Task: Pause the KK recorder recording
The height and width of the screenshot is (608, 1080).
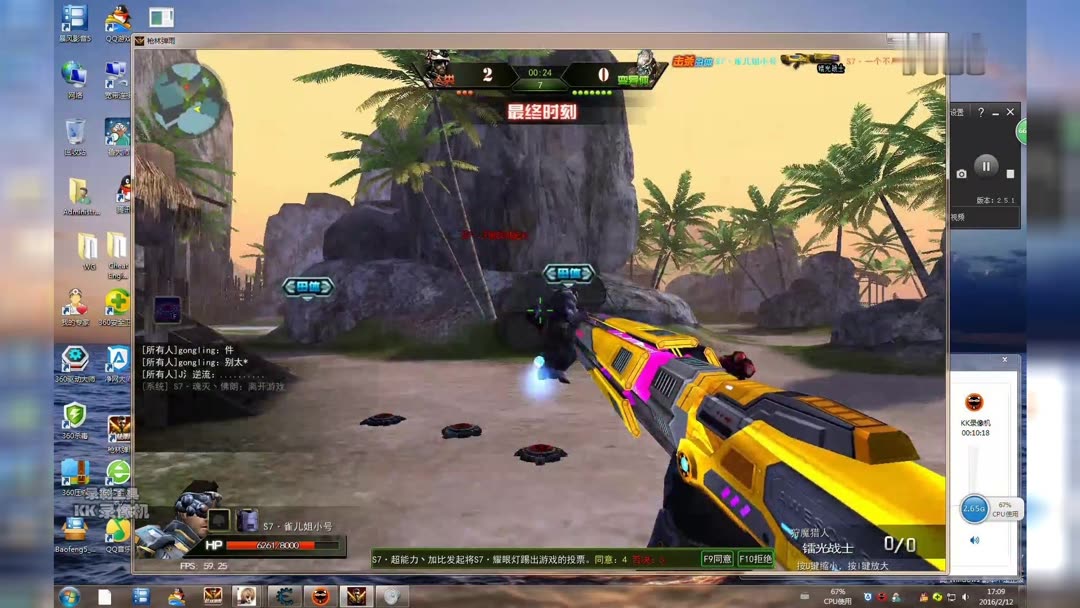Action: click(985, 167)
